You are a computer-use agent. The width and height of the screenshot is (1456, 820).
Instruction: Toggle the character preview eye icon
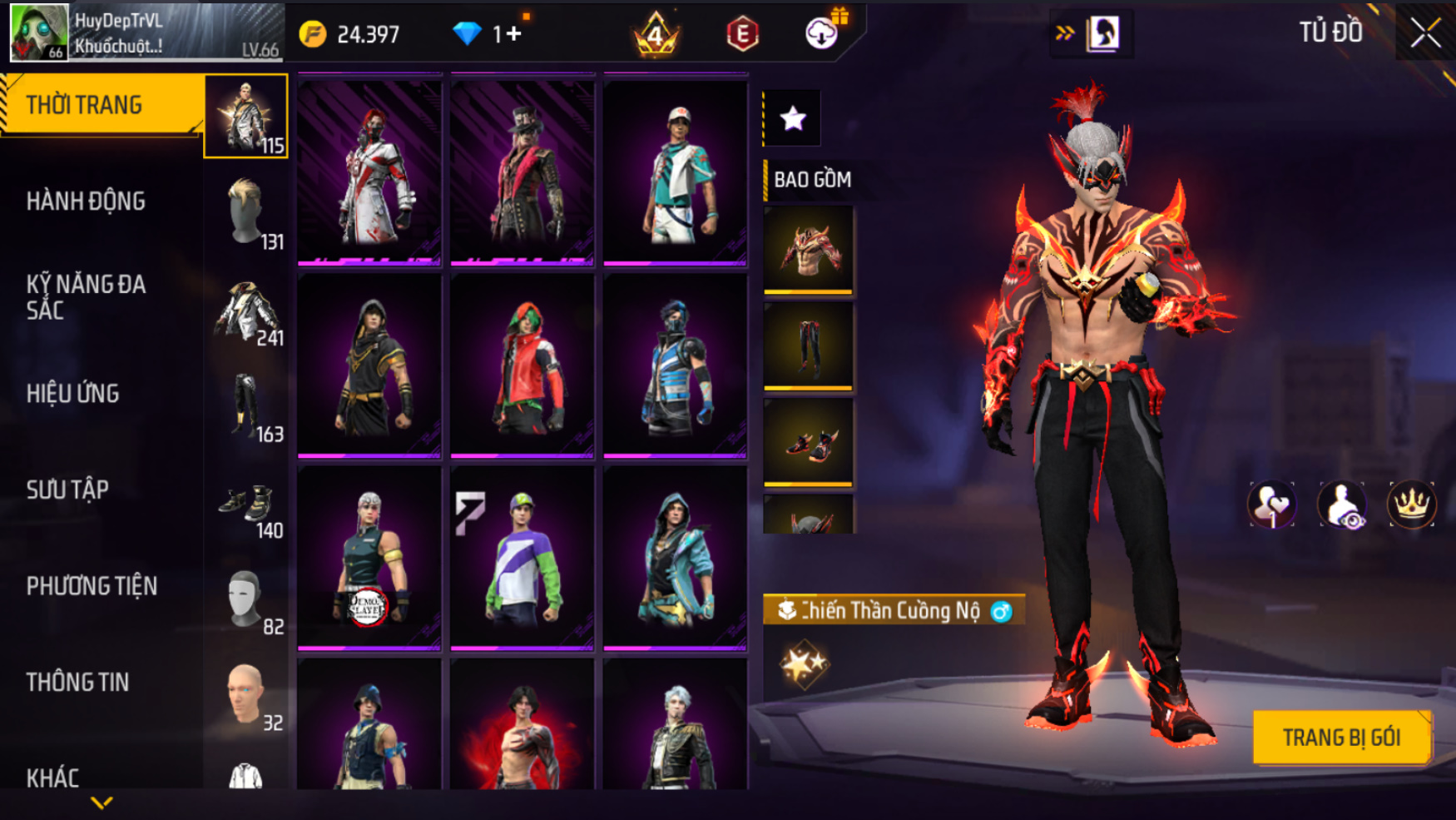coord(1341,504)
